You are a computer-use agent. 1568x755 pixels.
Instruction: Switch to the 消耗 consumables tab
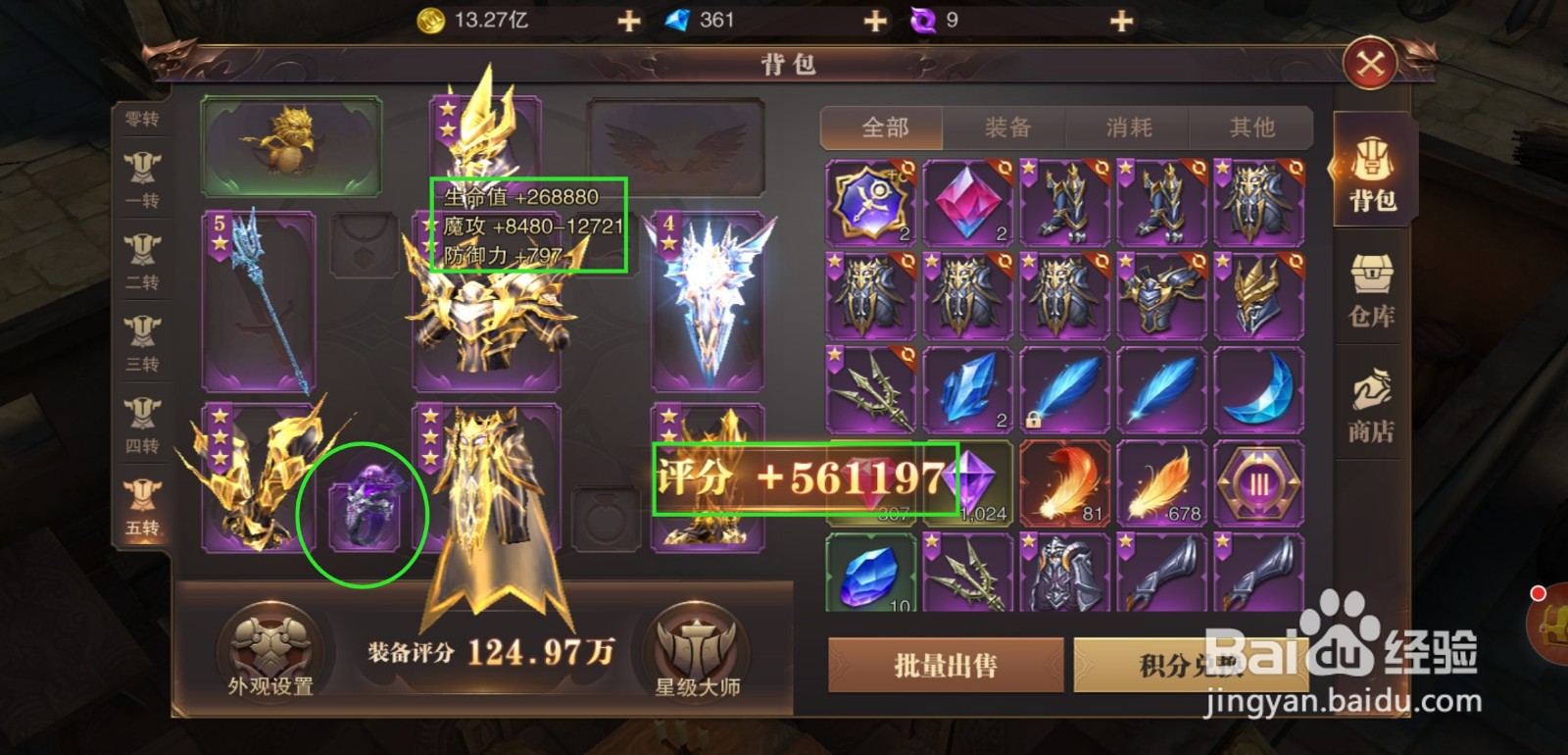pos(1129,127)
